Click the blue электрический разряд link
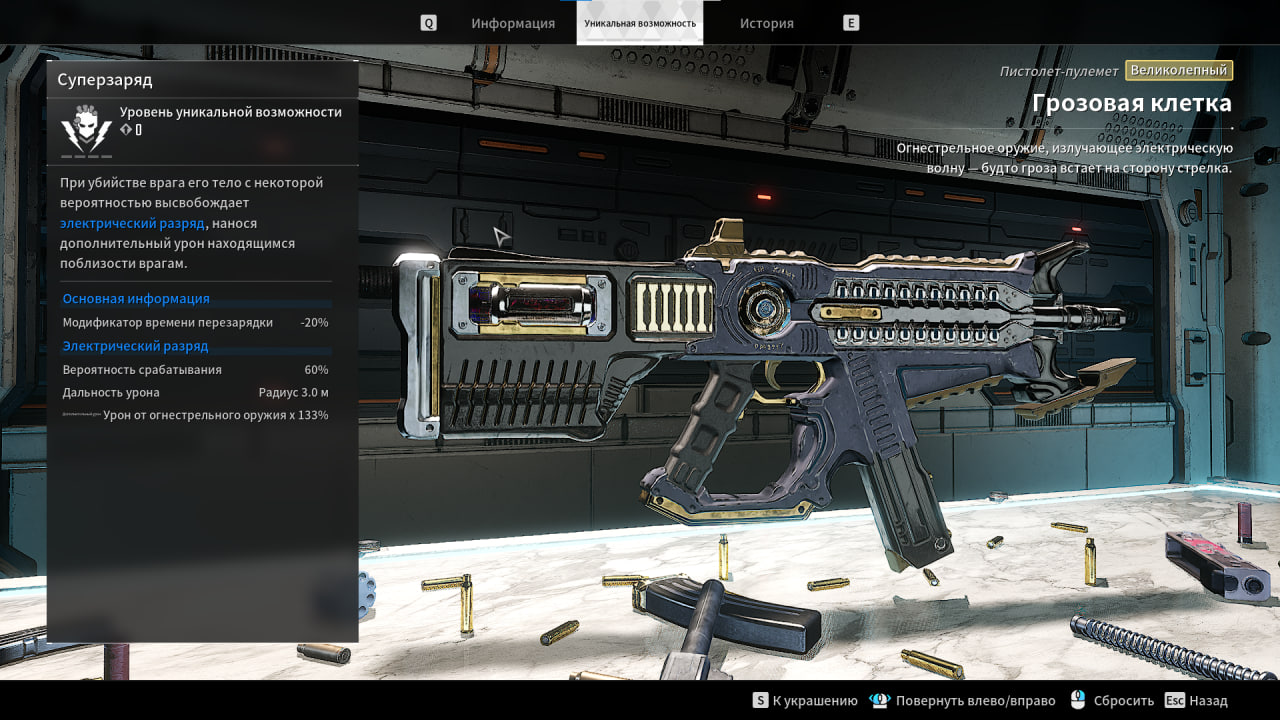 (x=132, y=223)
